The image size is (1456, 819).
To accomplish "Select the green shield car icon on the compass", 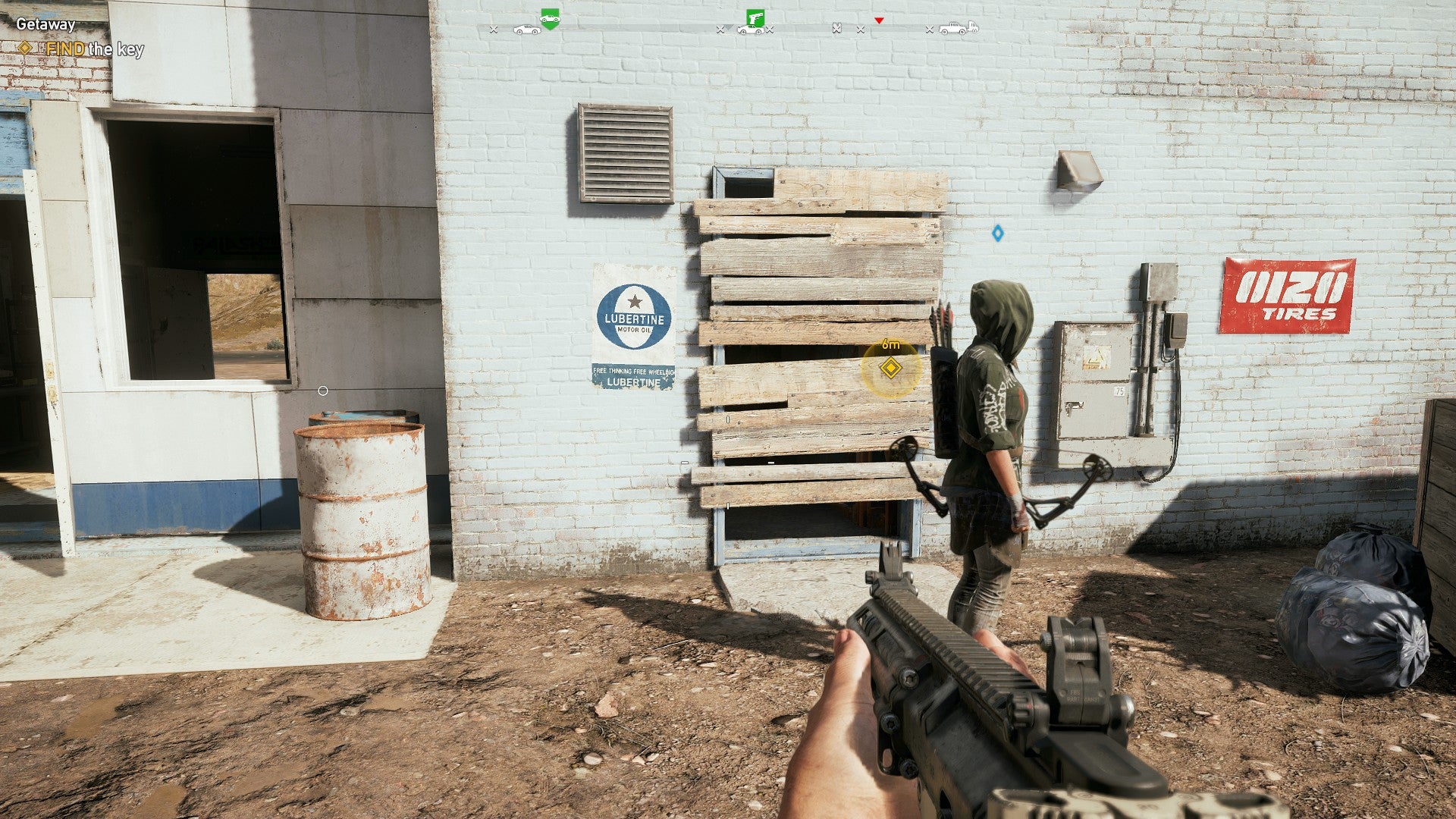I will pos(551,19).
